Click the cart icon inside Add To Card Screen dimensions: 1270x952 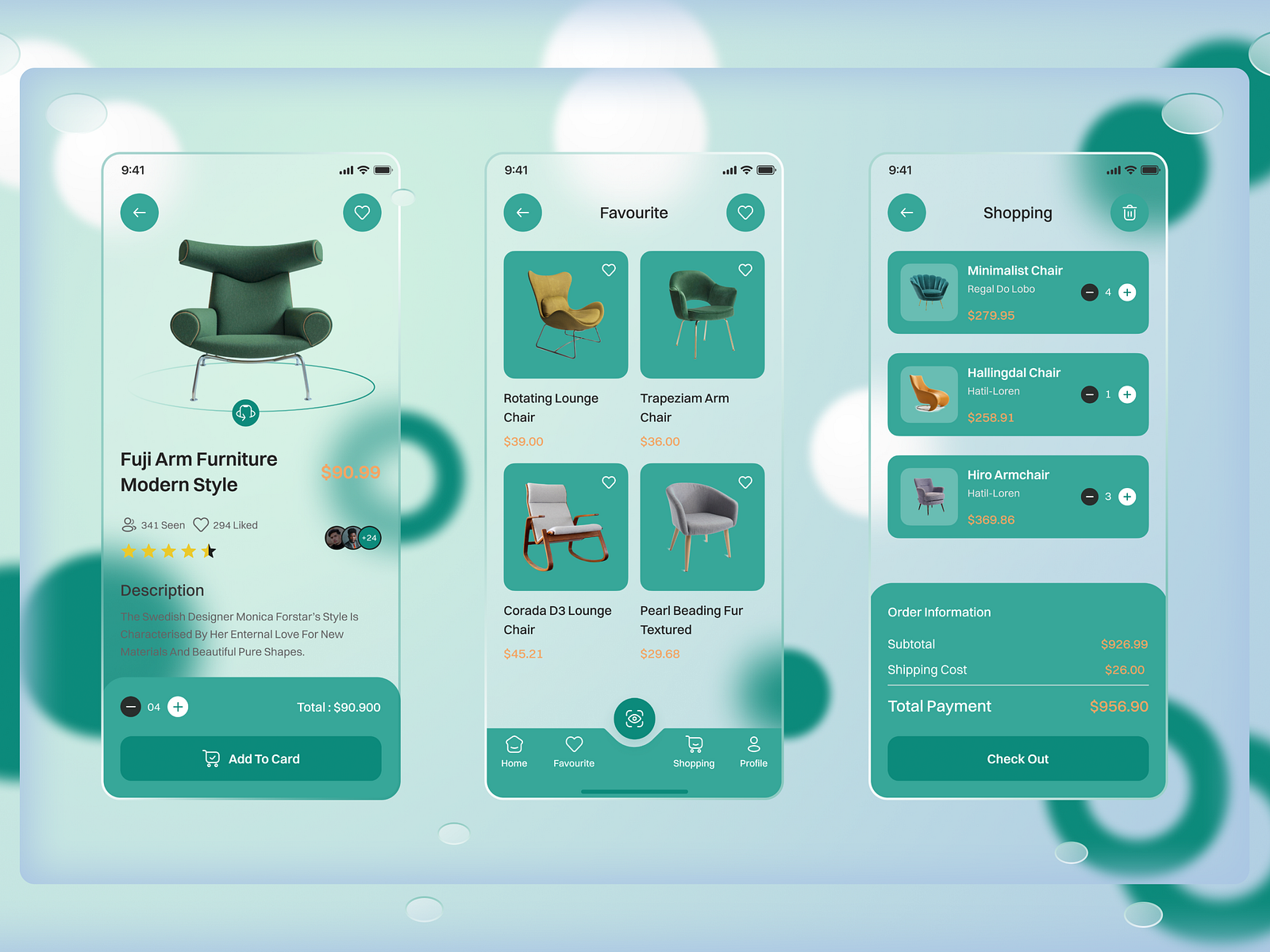[x=211, y=758]
